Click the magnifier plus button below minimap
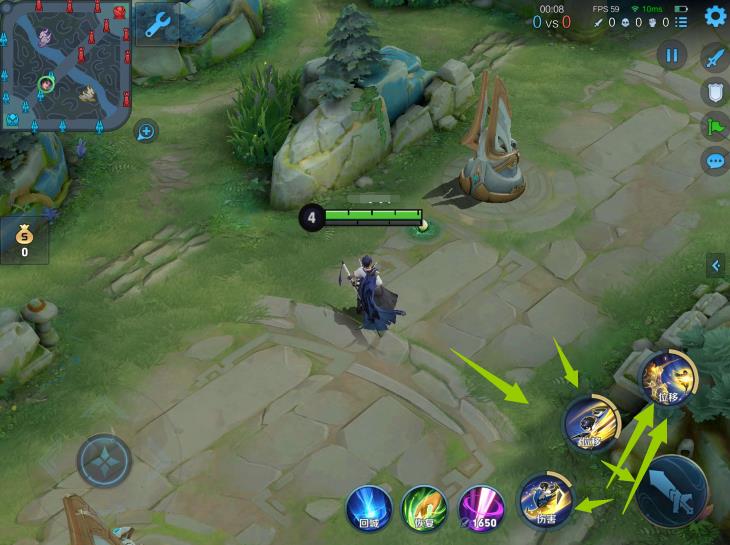730x545 pixels. [146, 131]
